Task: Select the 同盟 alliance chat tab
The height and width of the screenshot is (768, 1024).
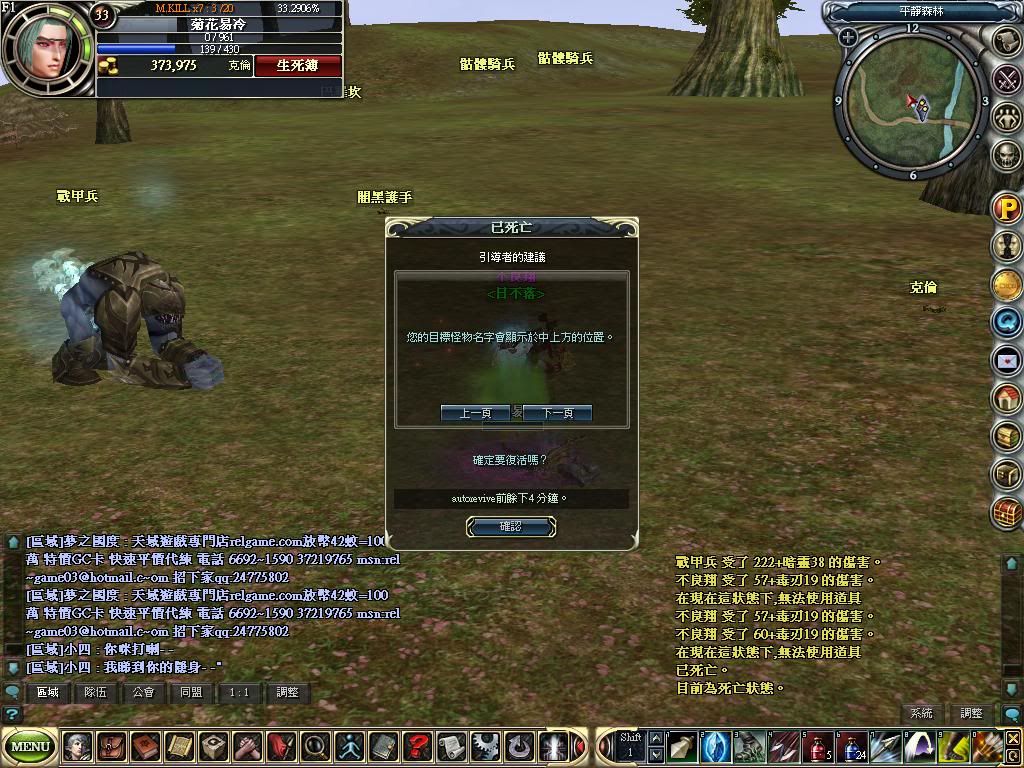Action: 192,692
